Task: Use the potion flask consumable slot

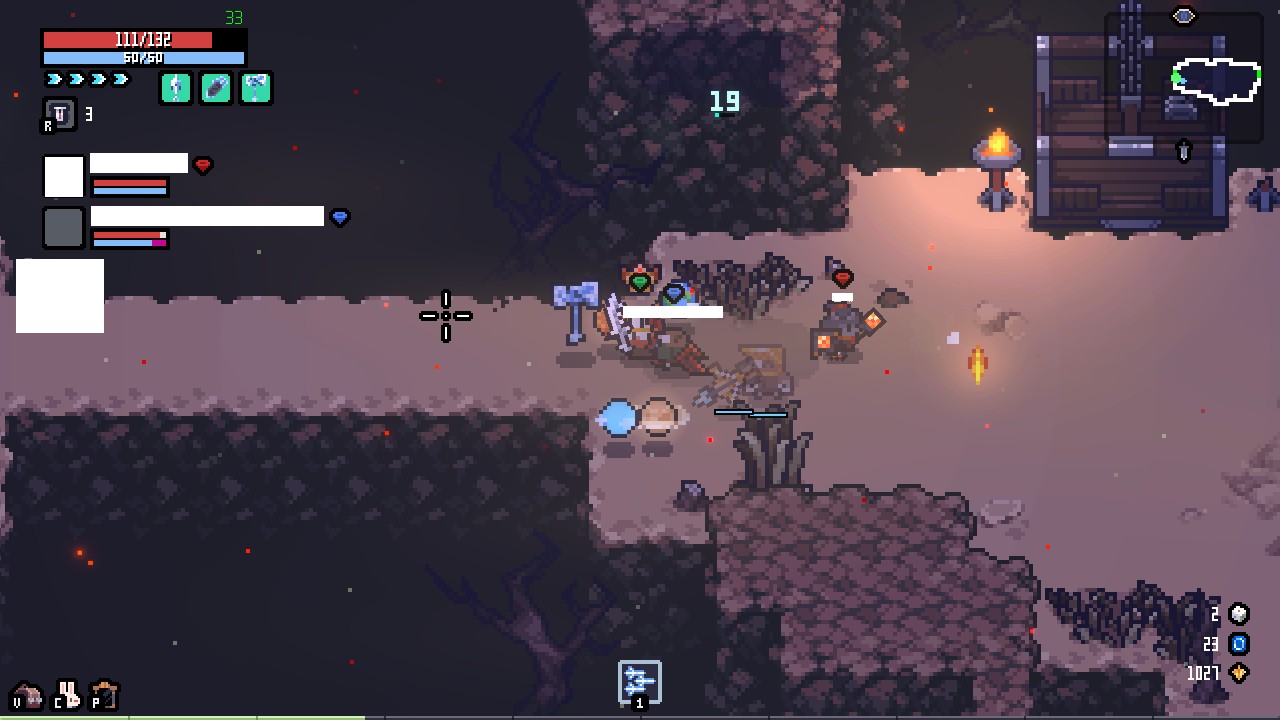Action: point(60,115)
